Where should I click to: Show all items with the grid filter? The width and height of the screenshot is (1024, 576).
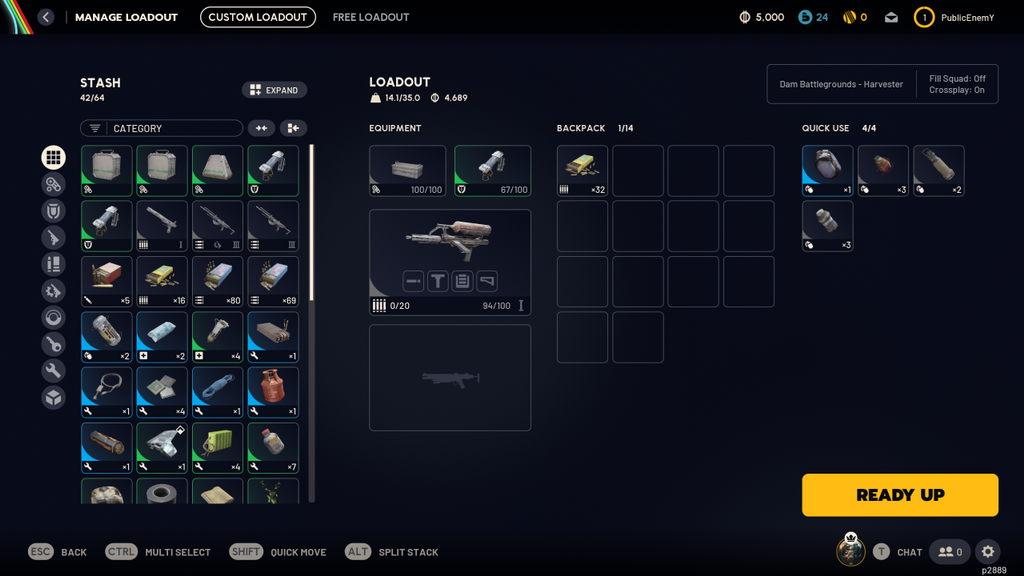54,157
